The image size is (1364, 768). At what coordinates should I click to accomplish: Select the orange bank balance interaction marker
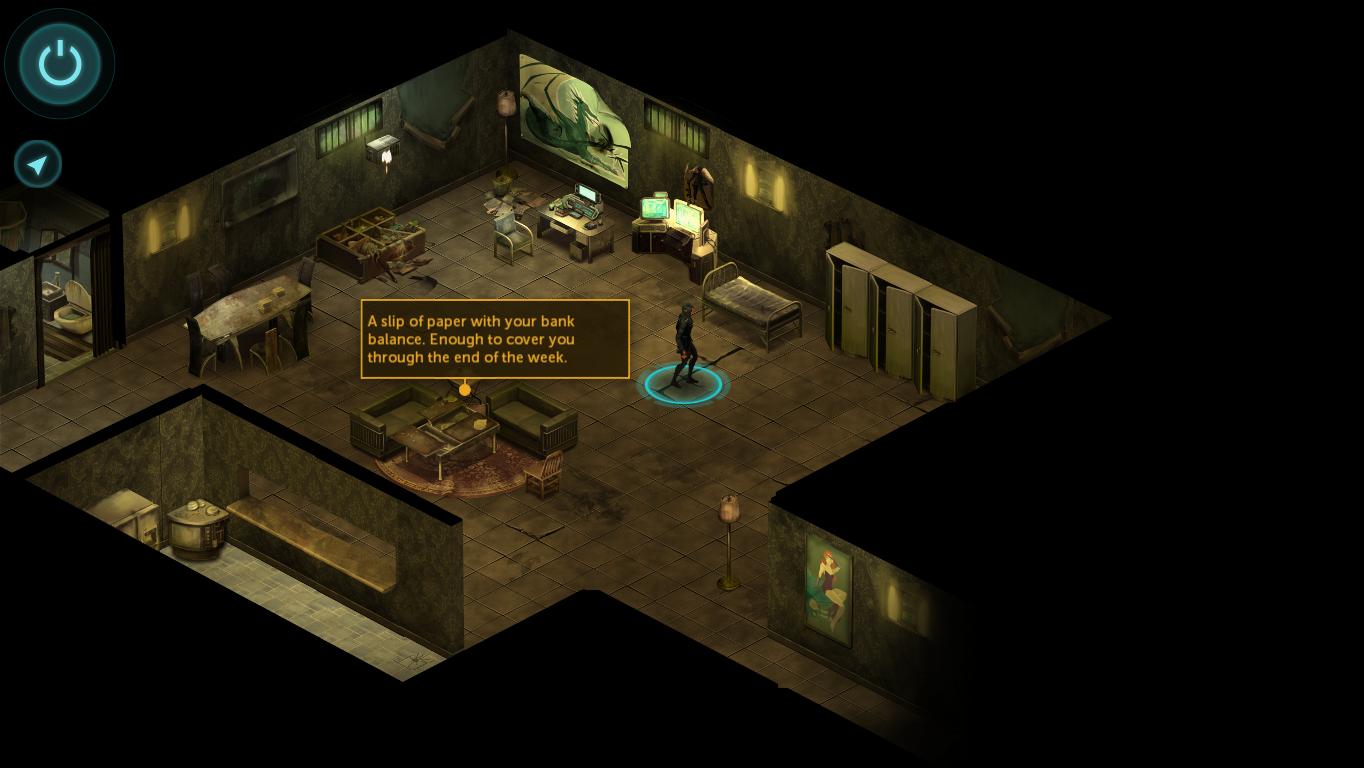[x=464, y=389]
